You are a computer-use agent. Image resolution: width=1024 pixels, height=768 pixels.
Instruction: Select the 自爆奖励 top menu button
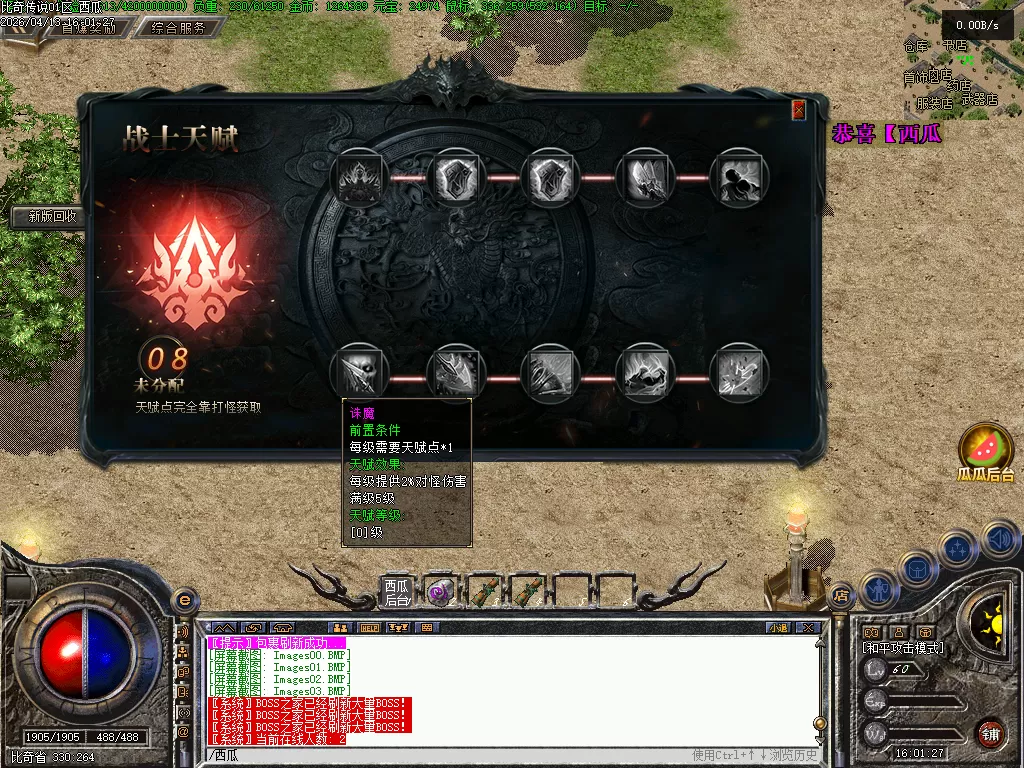(88, 28)
